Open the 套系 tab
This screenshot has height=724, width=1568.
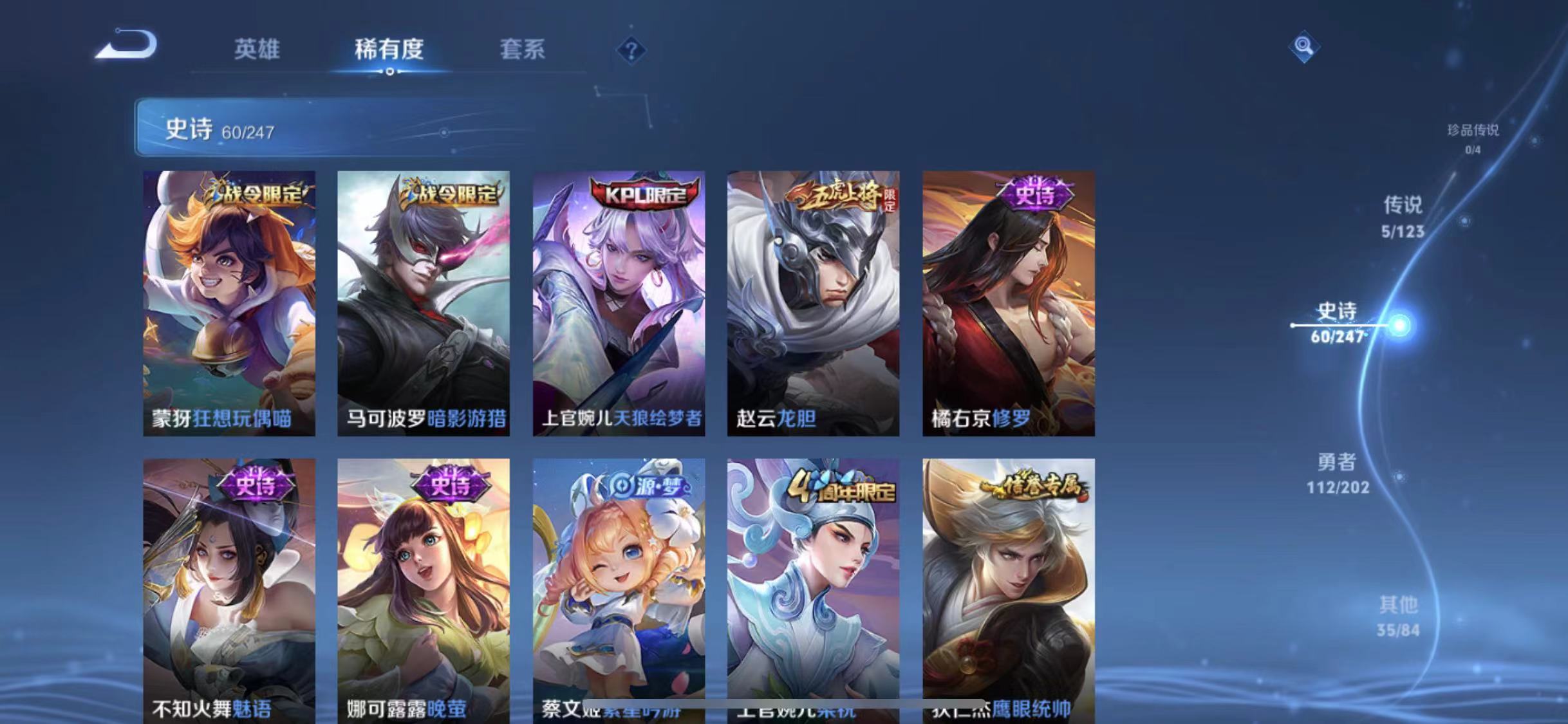(x=523, y=50)
